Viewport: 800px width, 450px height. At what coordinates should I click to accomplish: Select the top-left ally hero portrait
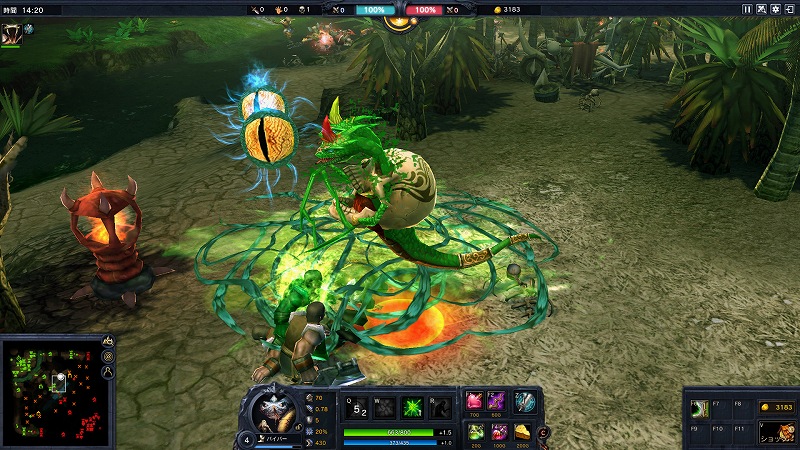(x=11, y=33)
